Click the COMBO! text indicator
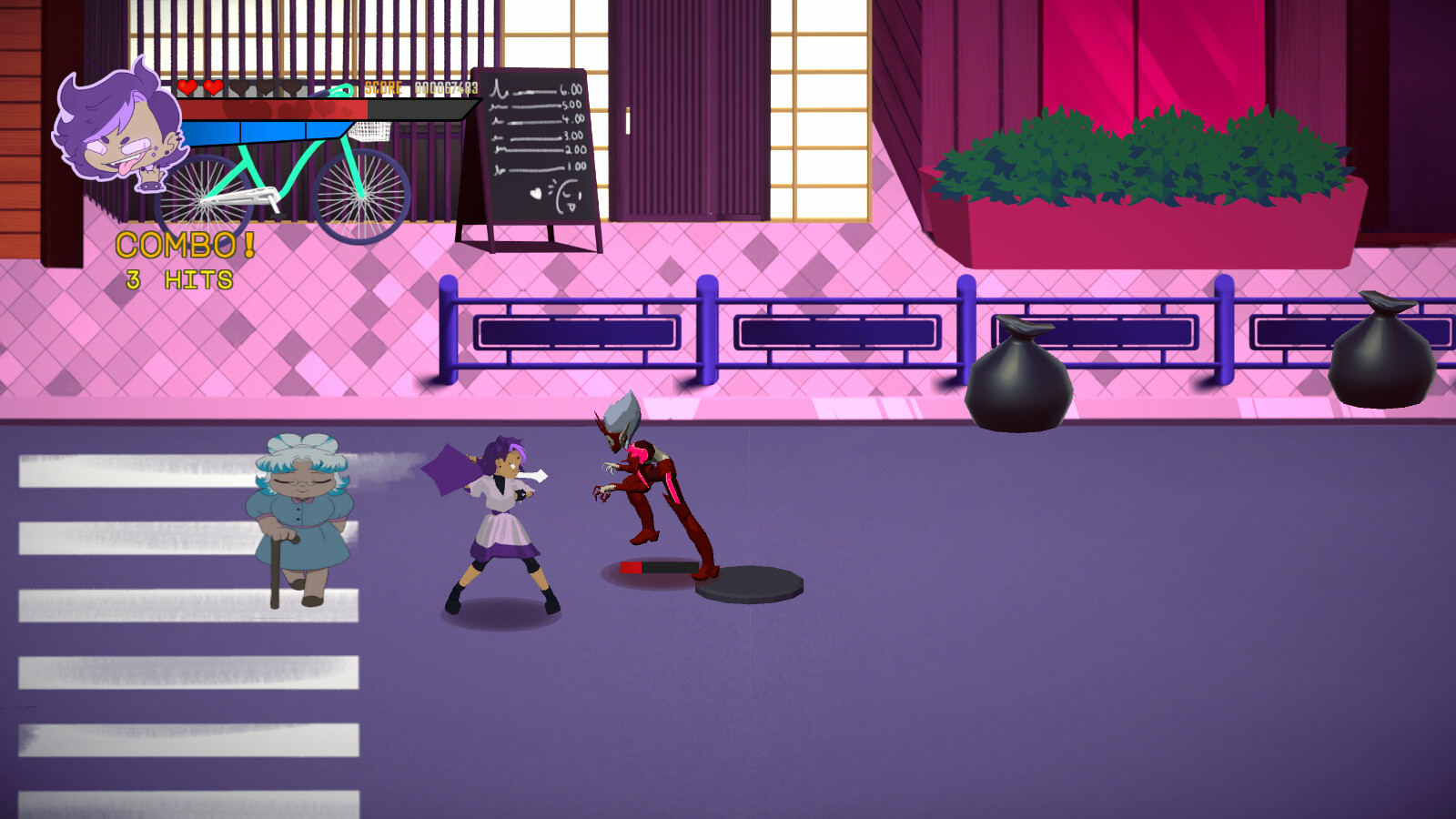Viewport: 1456px width, 819px height. pyautogui.click(x=186, y=245)
